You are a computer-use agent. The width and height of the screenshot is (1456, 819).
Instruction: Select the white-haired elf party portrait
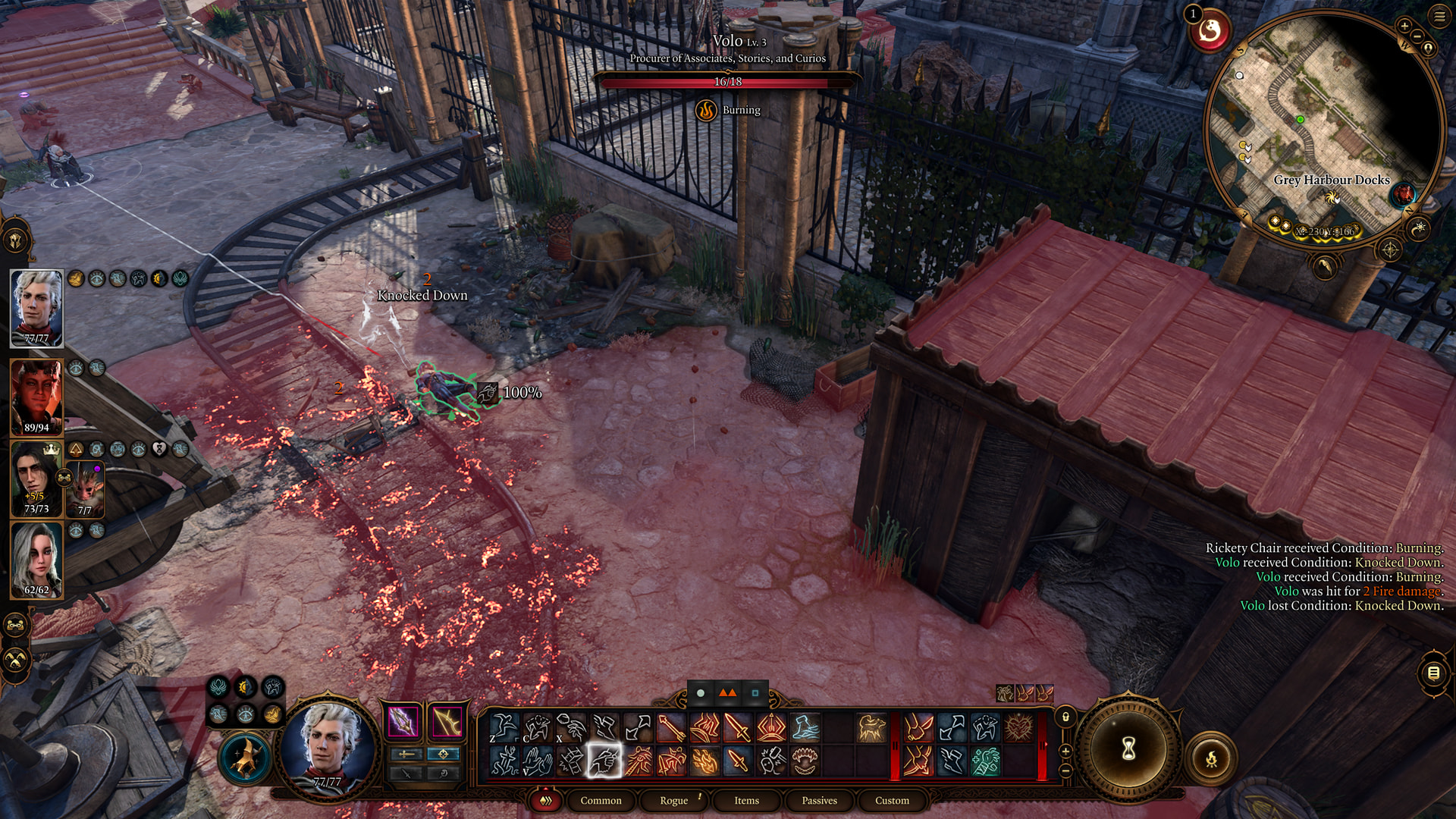(36, 307)
